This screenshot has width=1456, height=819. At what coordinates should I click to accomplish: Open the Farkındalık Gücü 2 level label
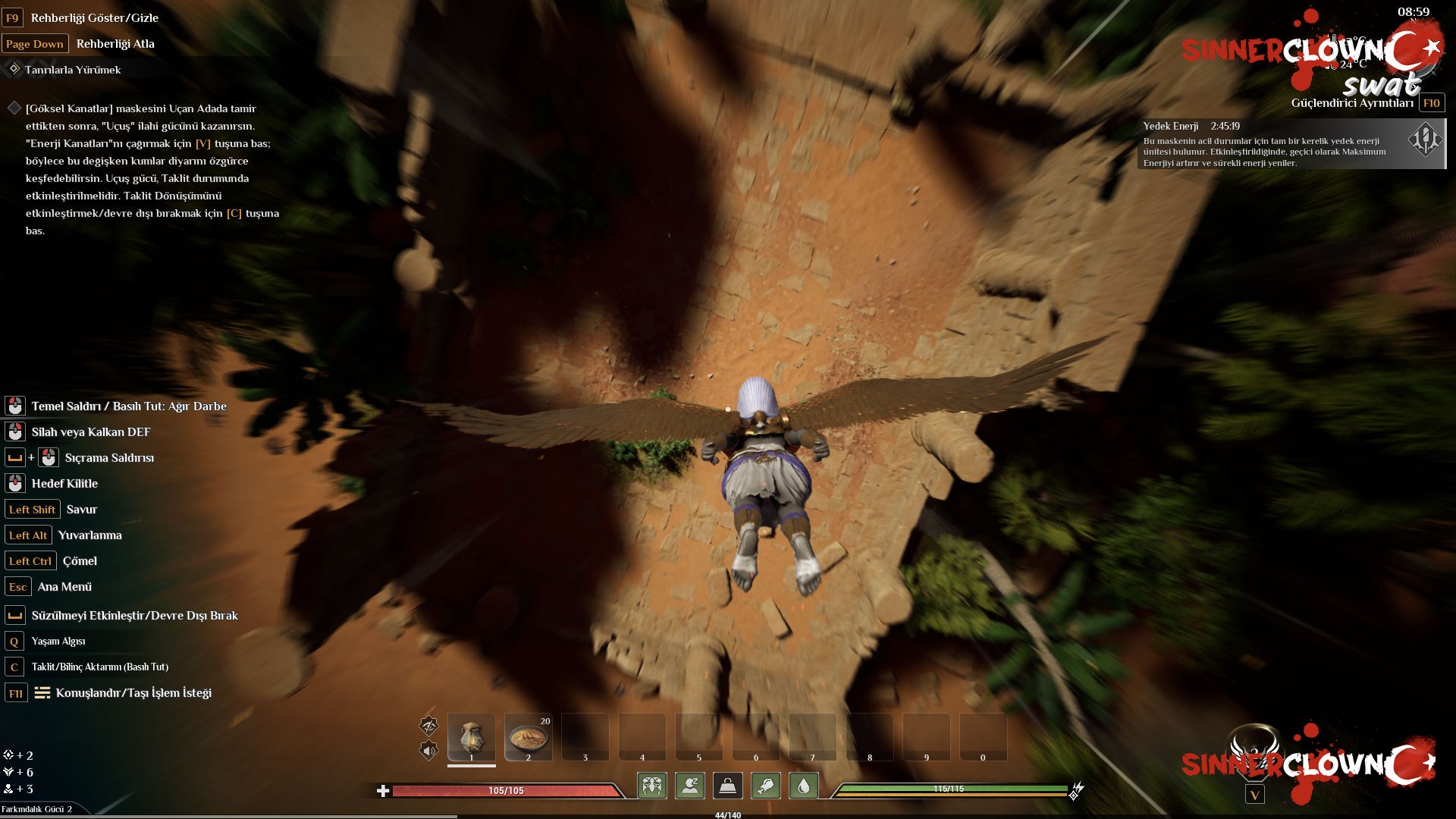point(36,809)
